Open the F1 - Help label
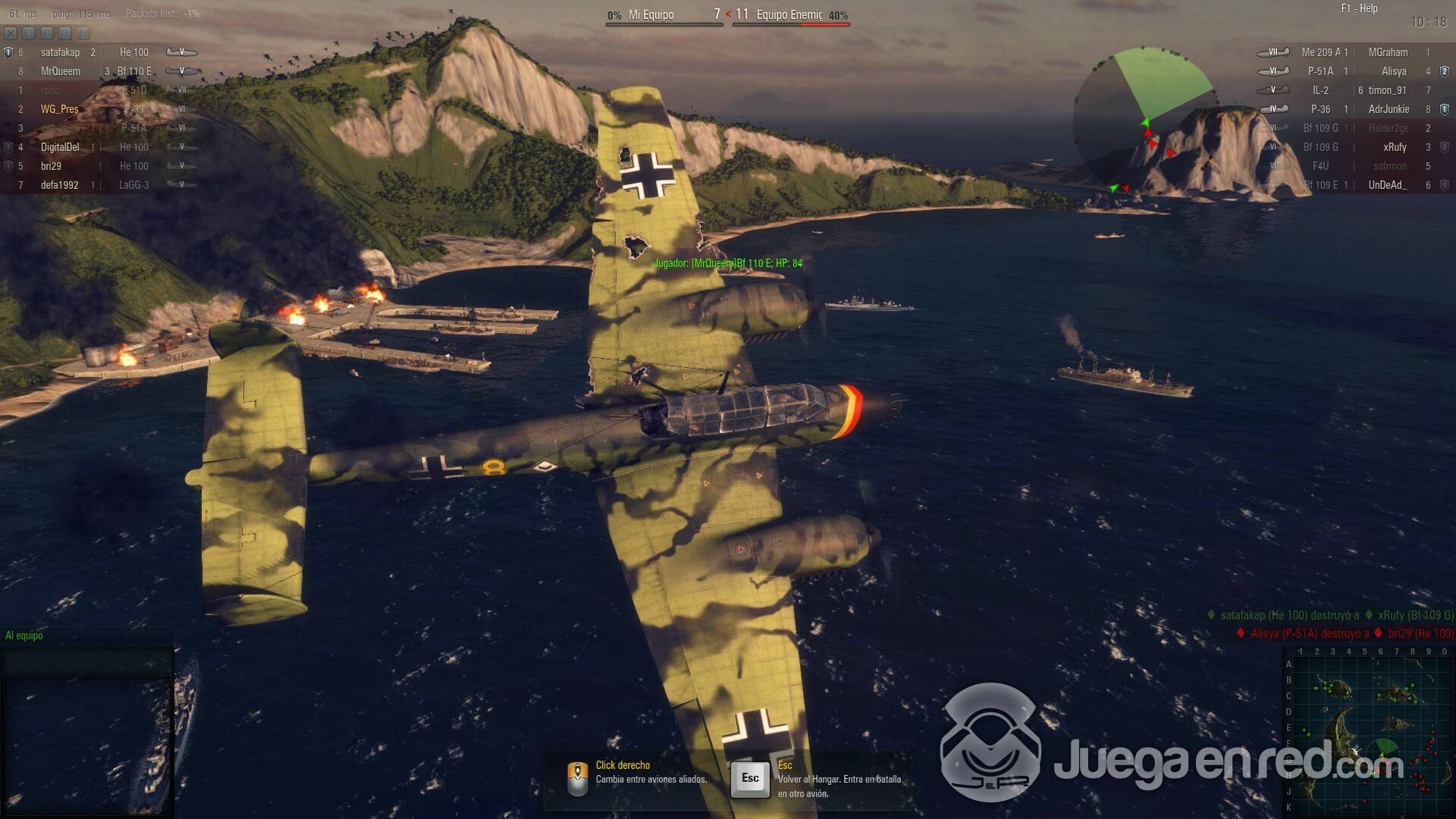 tap(1359, 8)
